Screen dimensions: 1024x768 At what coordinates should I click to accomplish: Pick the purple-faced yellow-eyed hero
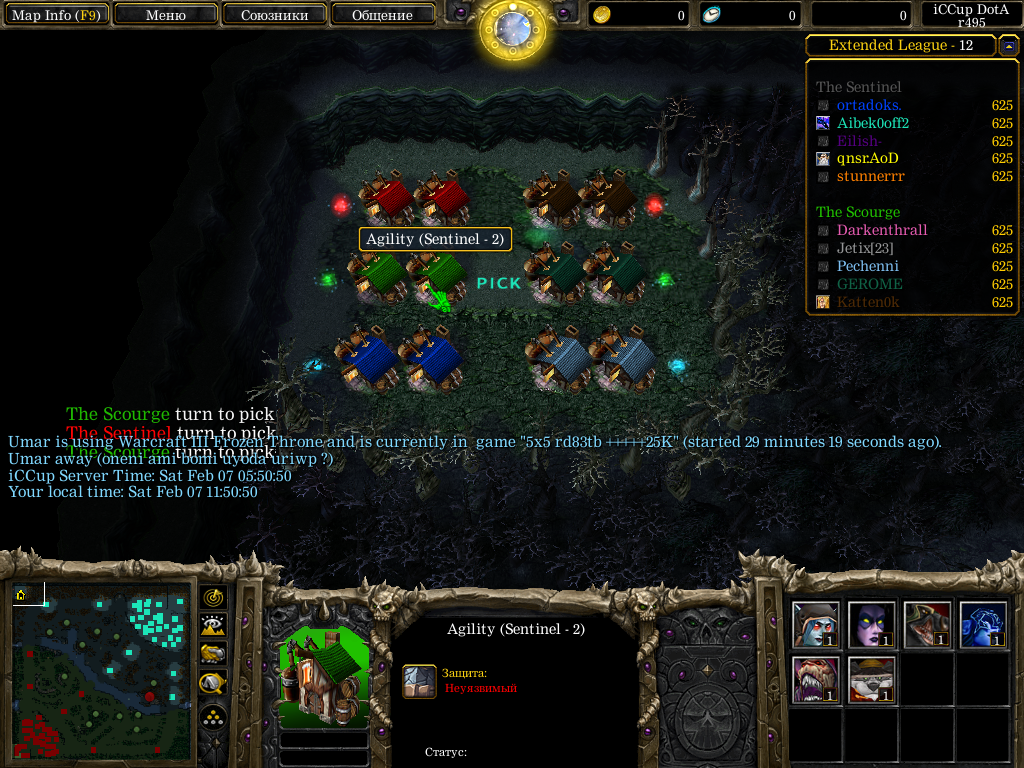click(x=871, y=624)
